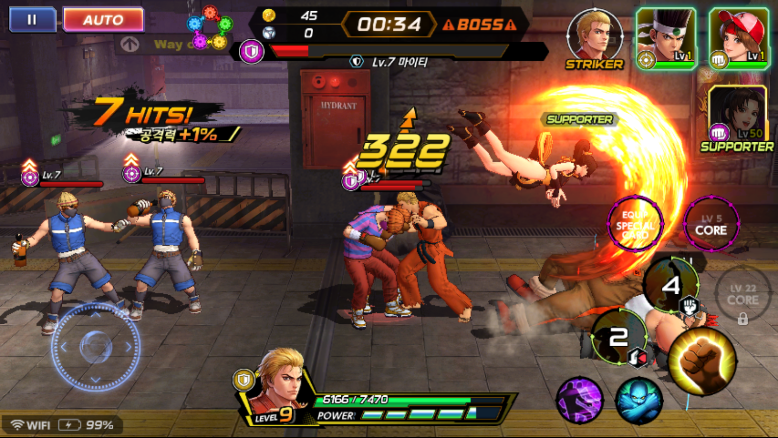Screen dimensions: 778x438
Task: Tap the locked LV 22 Core
Action: click(742, 292)
